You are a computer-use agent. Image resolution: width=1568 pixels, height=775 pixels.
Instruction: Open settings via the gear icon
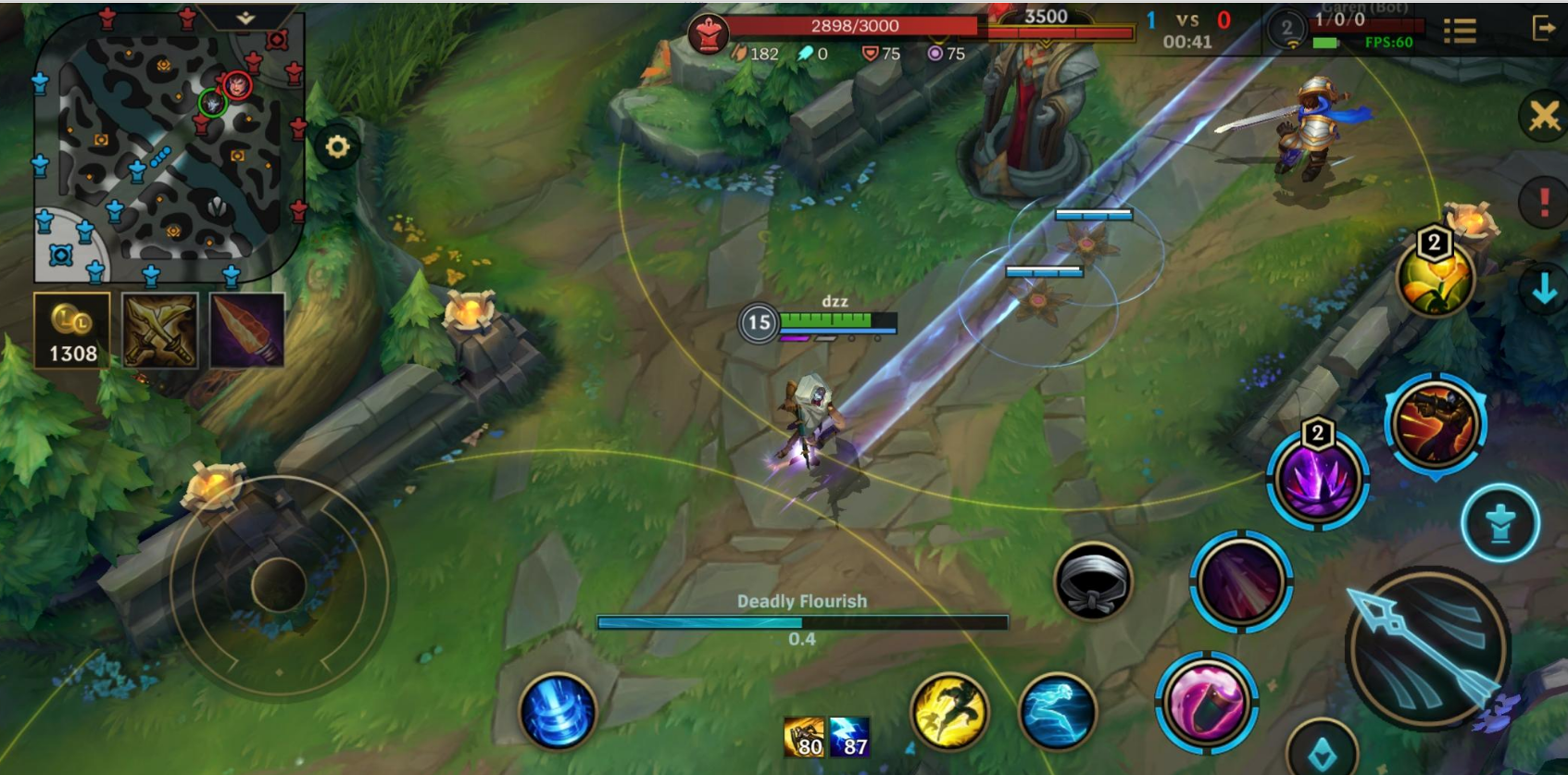point(337,146)
